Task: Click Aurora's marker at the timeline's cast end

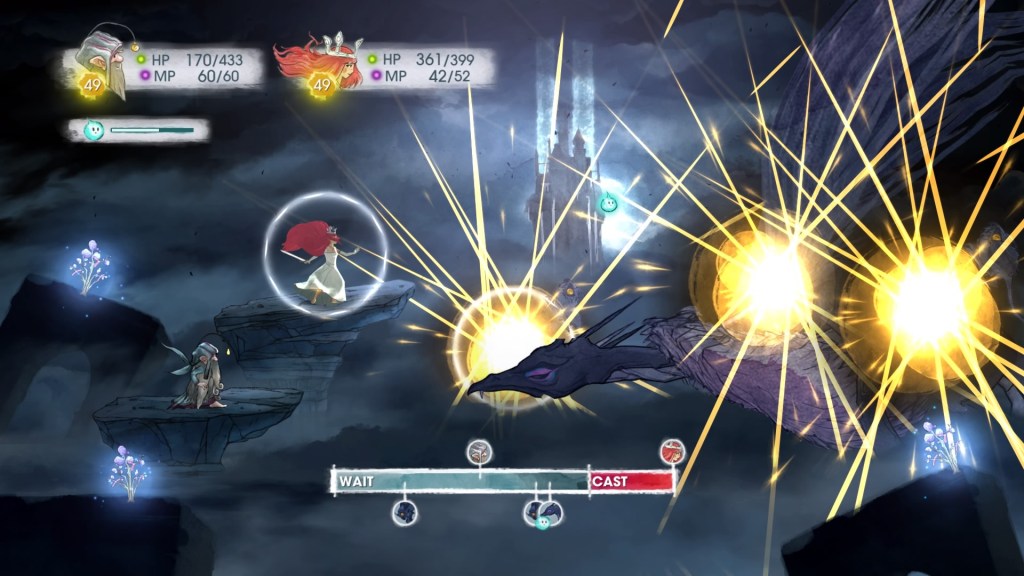Action: point(672,451)
